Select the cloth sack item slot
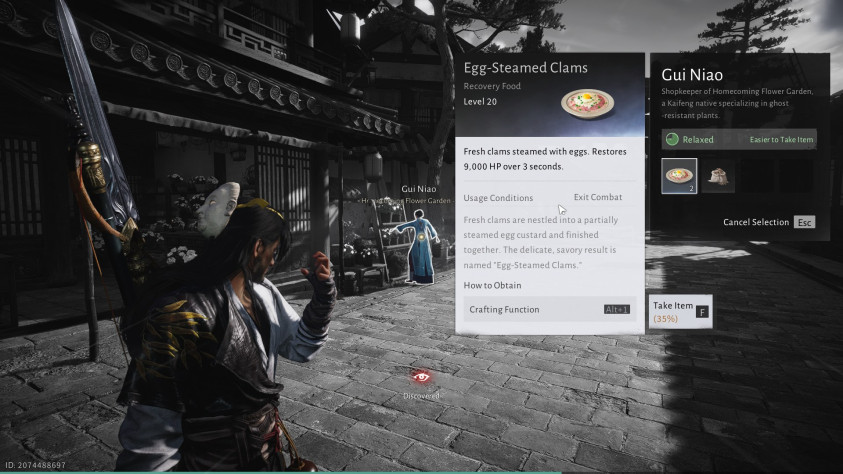Screen dimensions: 843x474 pyautogui.click(x=717, y=176)
